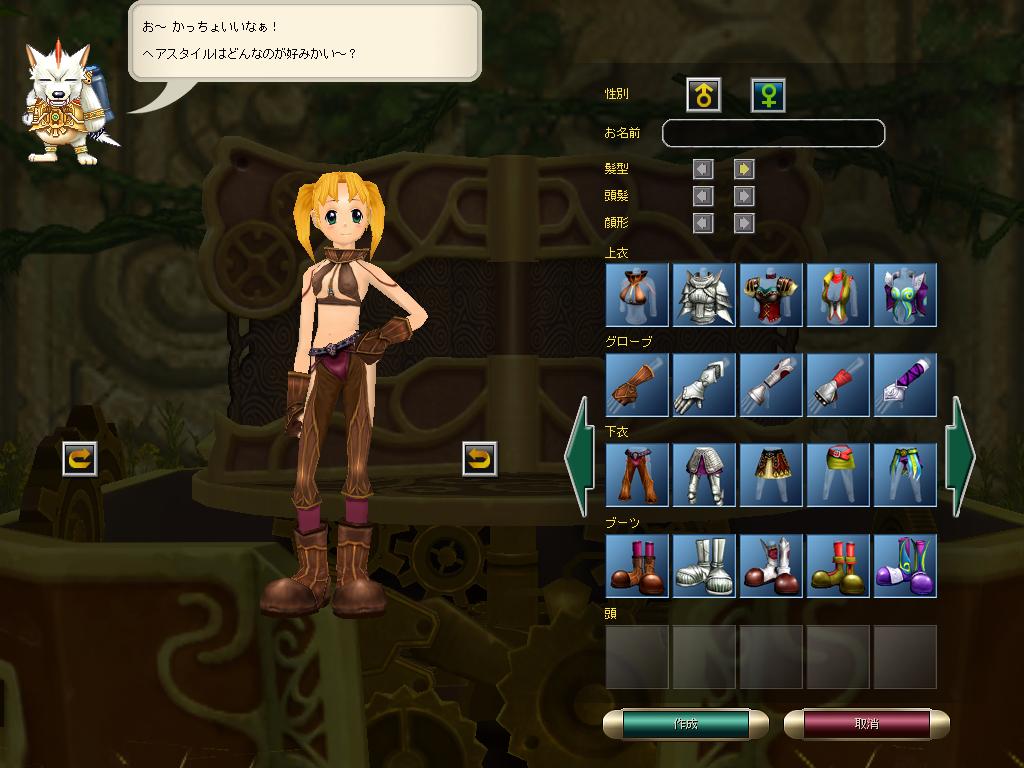Rotate character using the left rotate arrow
Image resolution: width=1024 pixels, height=768 pixels.
(x=80, y=459)
